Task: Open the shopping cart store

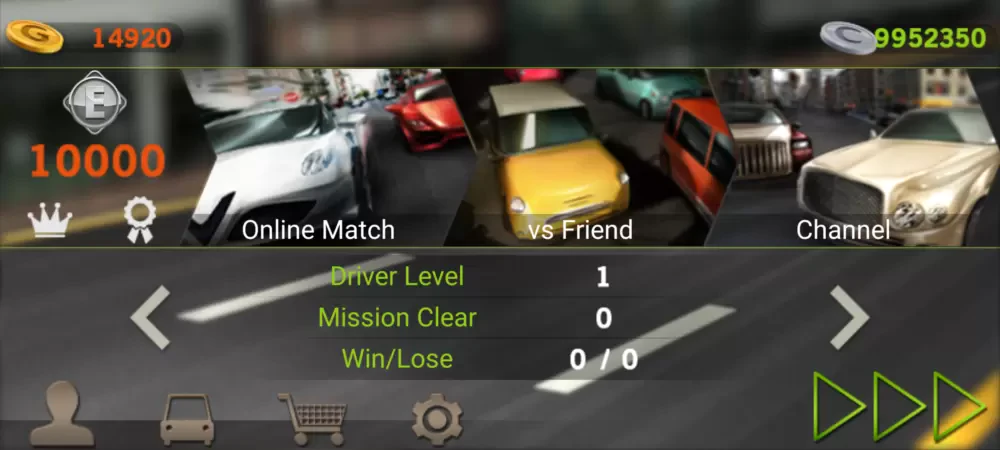Action: [312, 417]
